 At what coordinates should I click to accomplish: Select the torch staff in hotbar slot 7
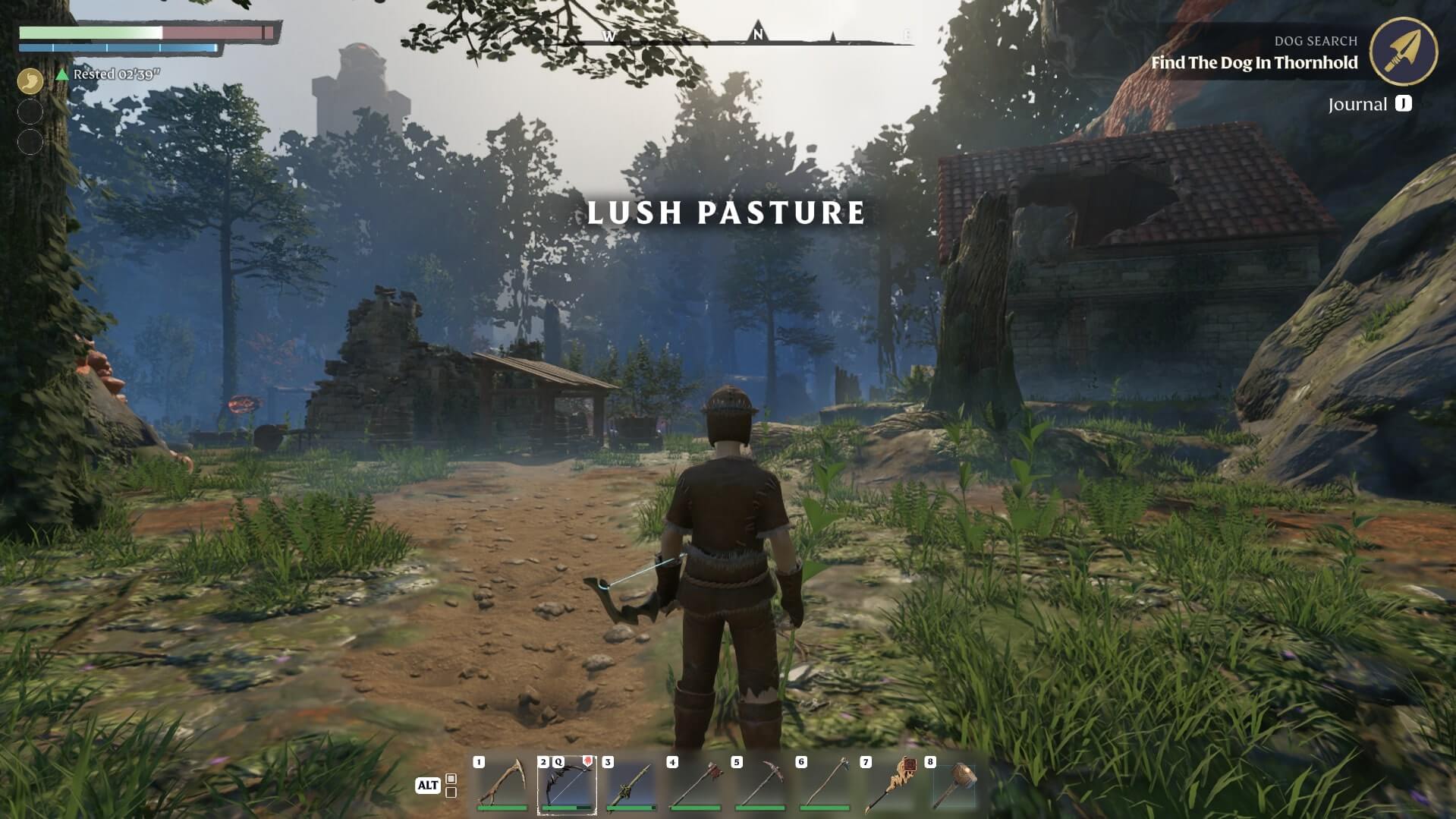(890, 782)
